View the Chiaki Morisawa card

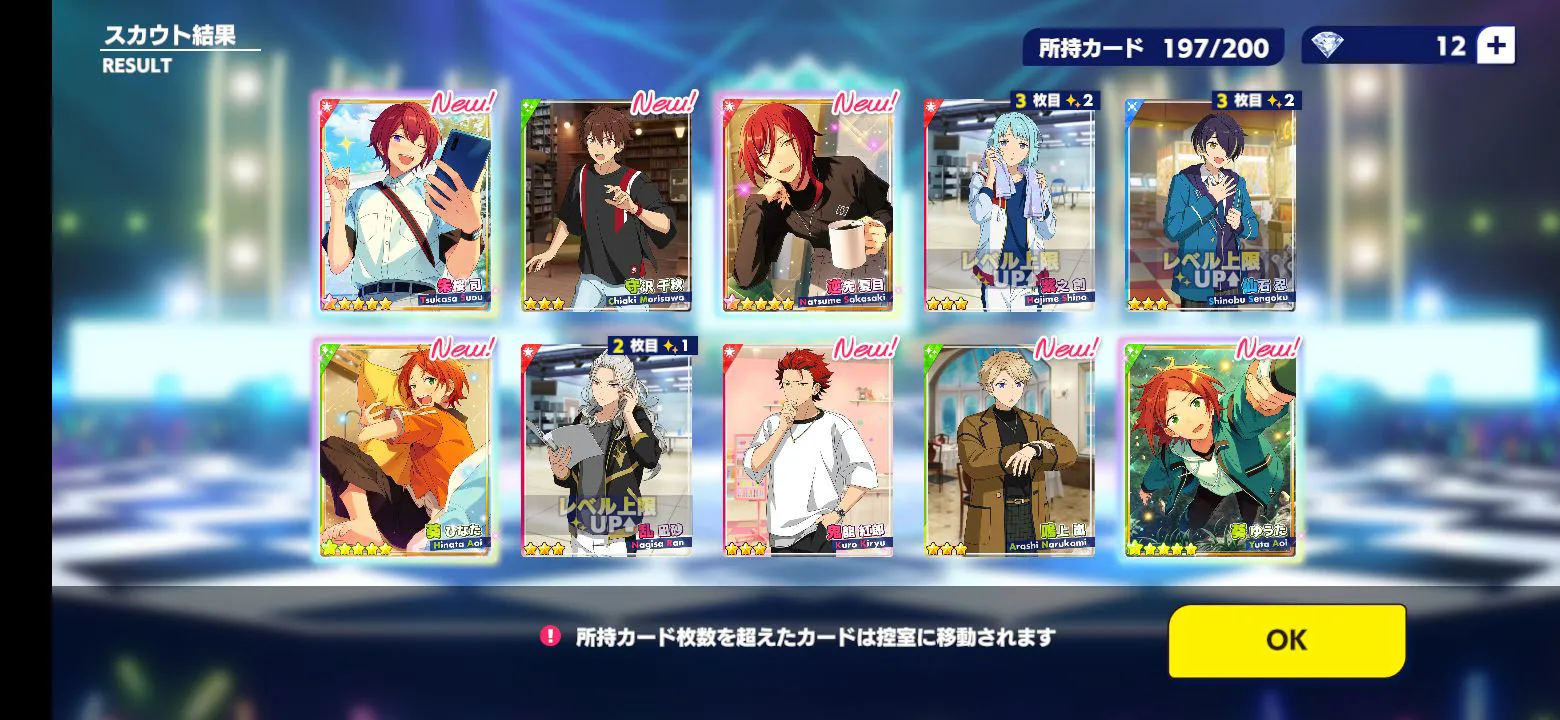(607, 205)
